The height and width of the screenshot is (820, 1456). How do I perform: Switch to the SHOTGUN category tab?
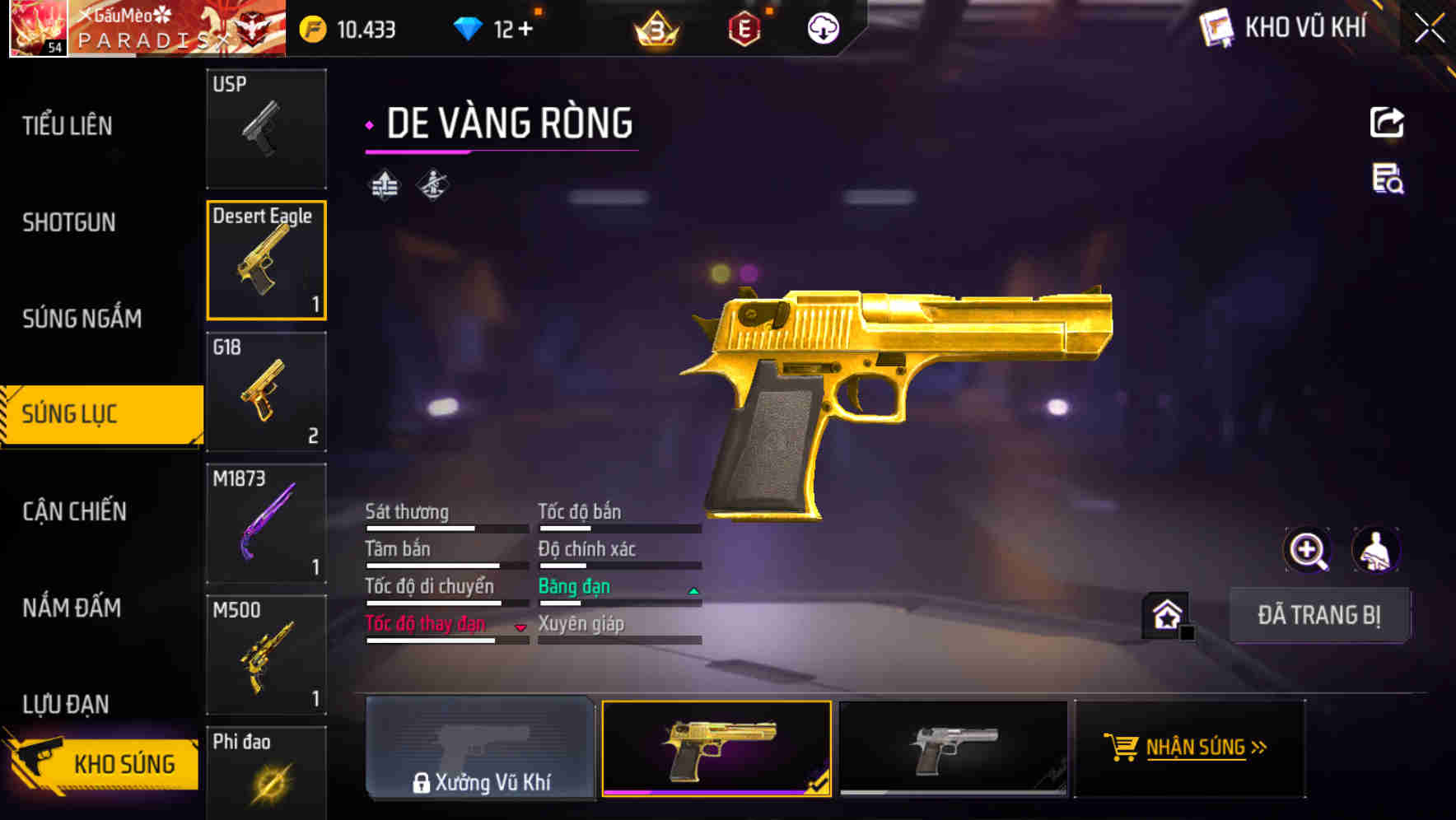pyautogui.click(x=69, y=222)
